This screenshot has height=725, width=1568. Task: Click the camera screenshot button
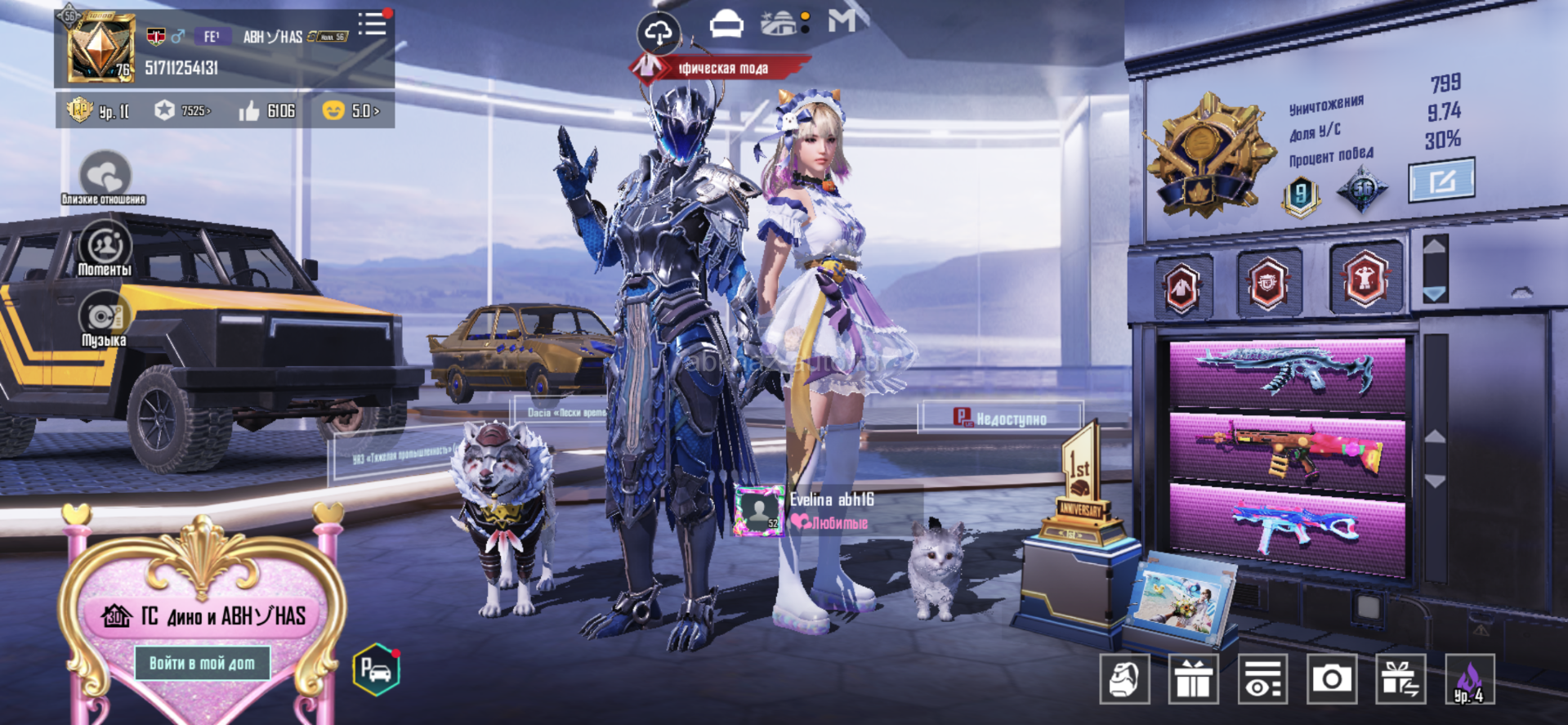click(x=1331, y=679)
